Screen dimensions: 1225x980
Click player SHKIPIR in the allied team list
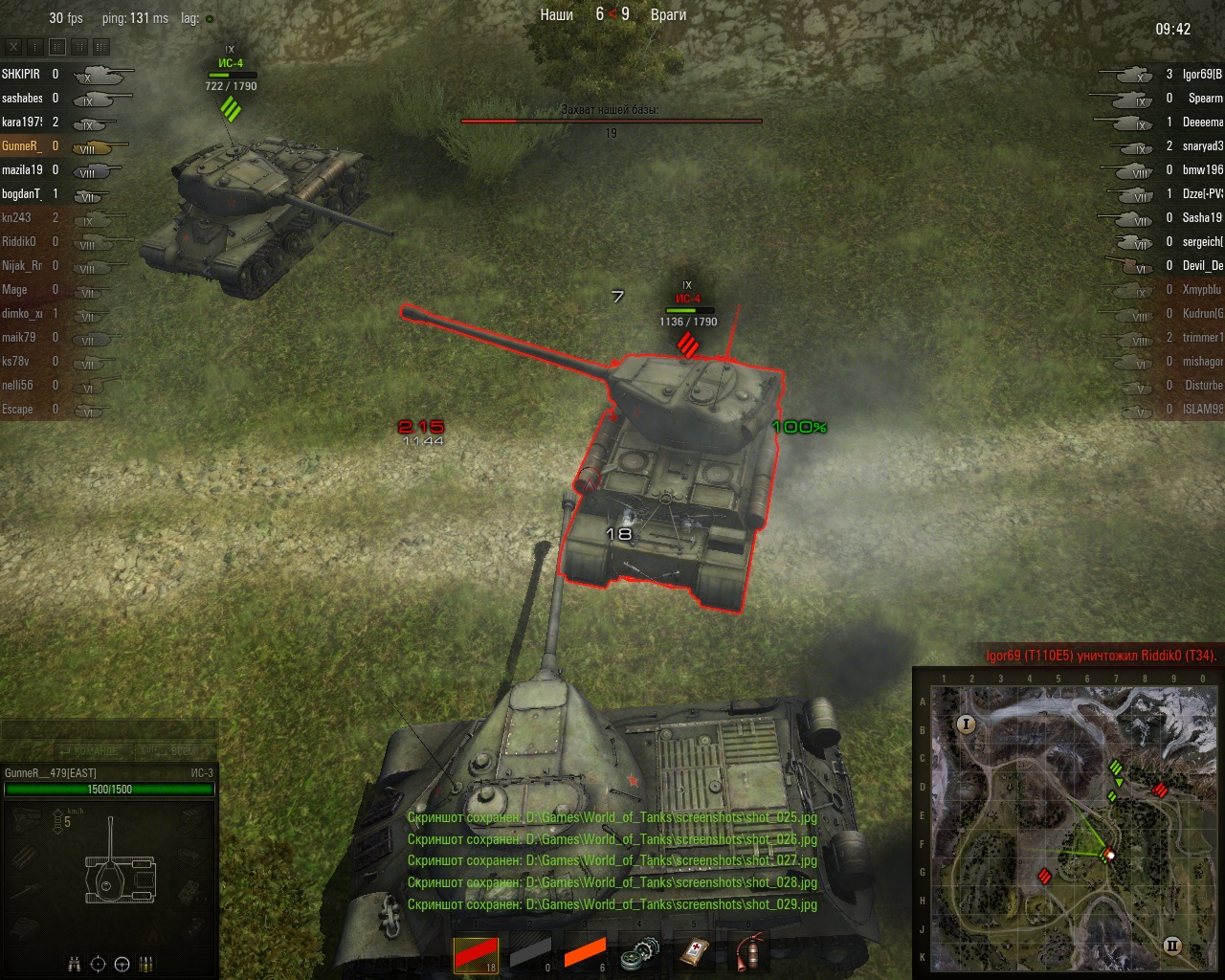point(26,73)
